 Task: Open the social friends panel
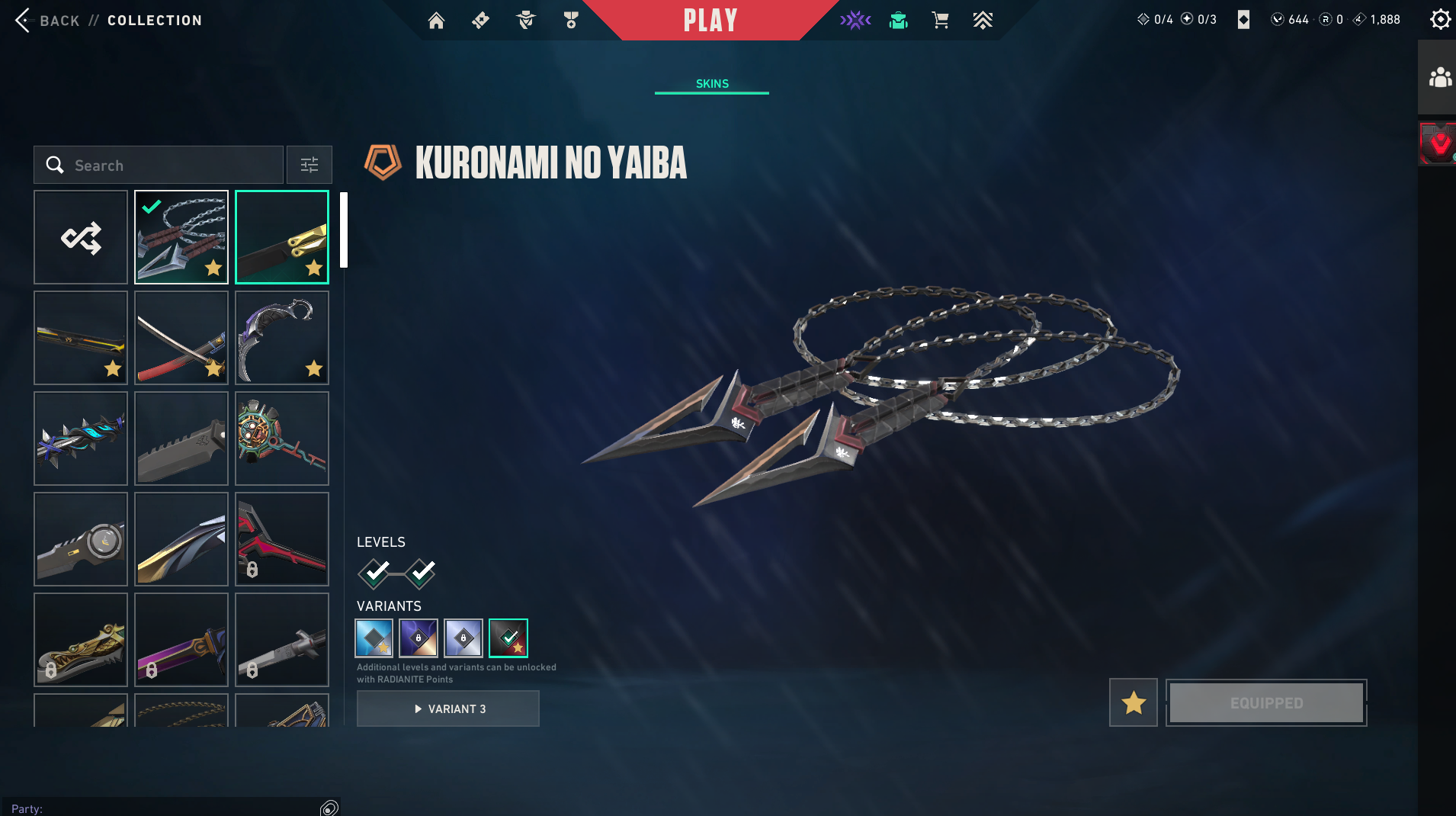[1439, 78]
